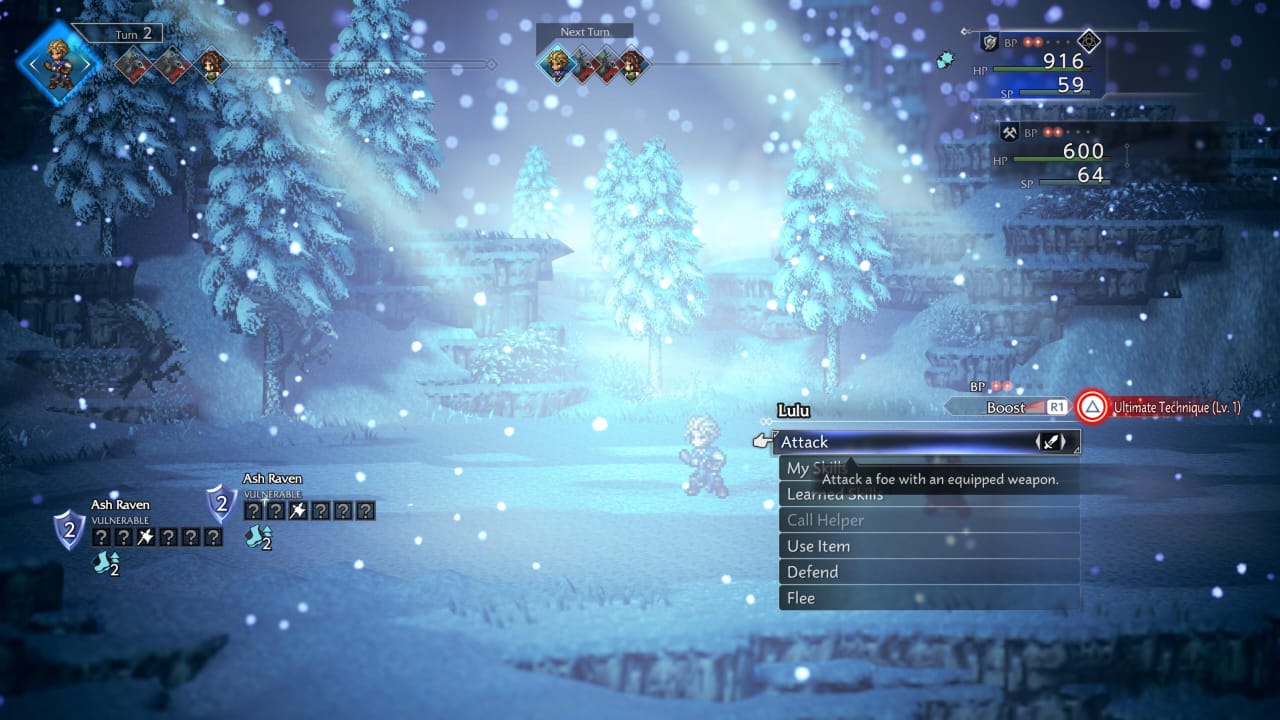
Task: Select the Attack command
Action: 925,442
